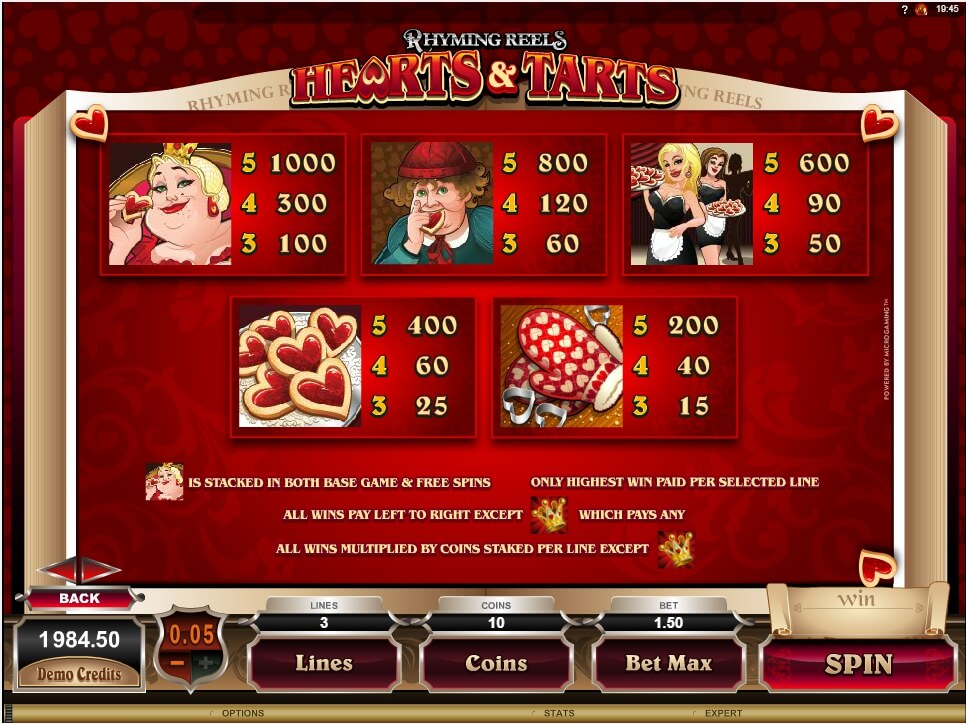Decrease coin size with the minus button
The width and height of the screenshot is (966, 724).
(x=178, y=663)
